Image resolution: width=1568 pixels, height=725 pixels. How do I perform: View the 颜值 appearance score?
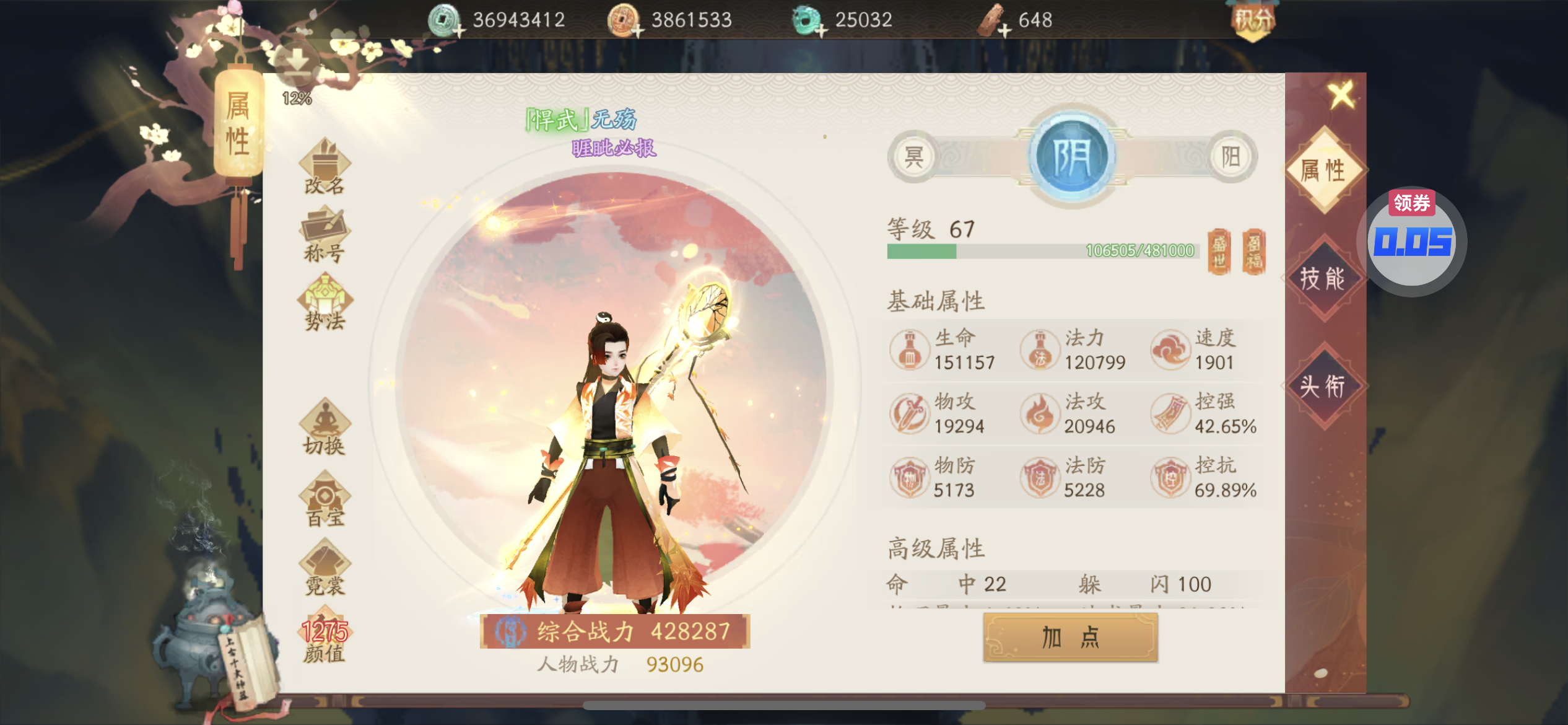click(324, 640)
